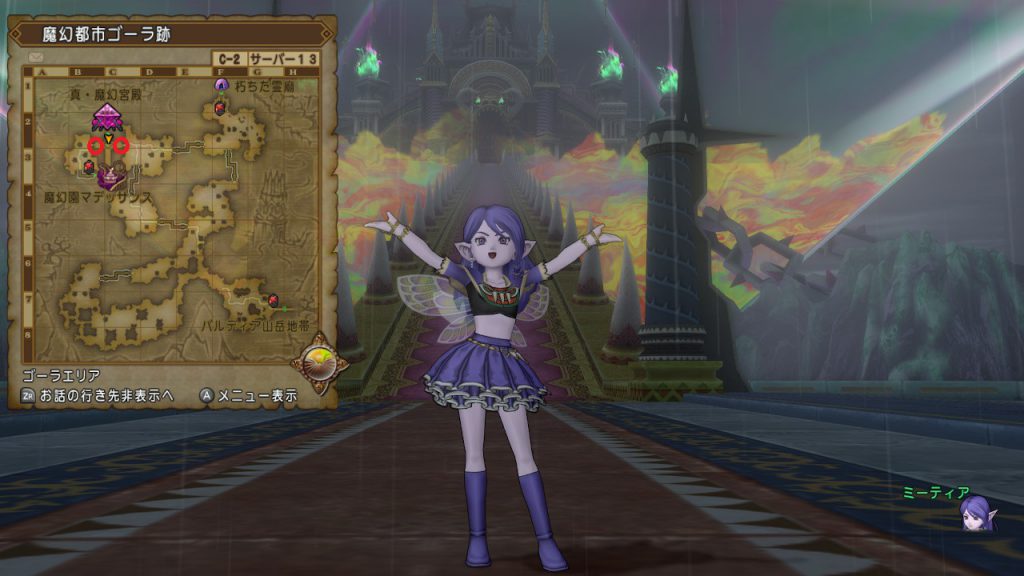Click the 朽ちた雲廊 purple exit marker
Viewport: 1024px width, 576px height.
click(221, 86)
